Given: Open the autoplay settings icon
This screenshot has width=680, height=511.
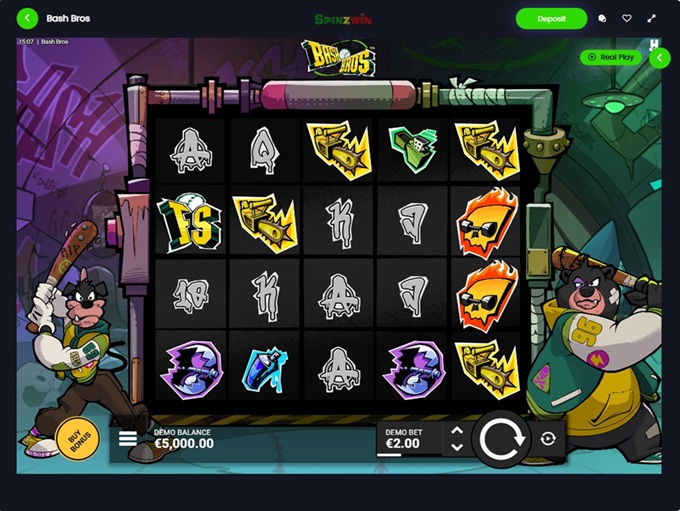Looking at the screenshot, I should (548, 438).
